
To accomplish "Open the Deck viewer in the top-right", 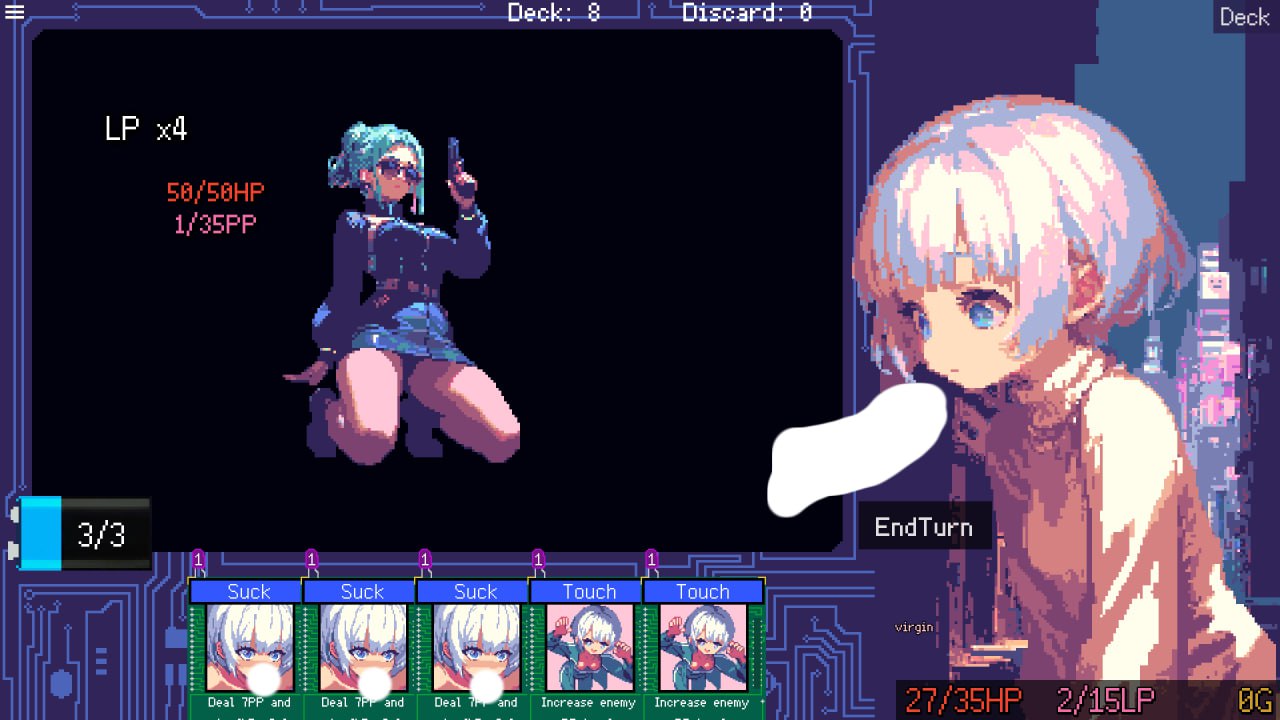I will [1244, 16].
